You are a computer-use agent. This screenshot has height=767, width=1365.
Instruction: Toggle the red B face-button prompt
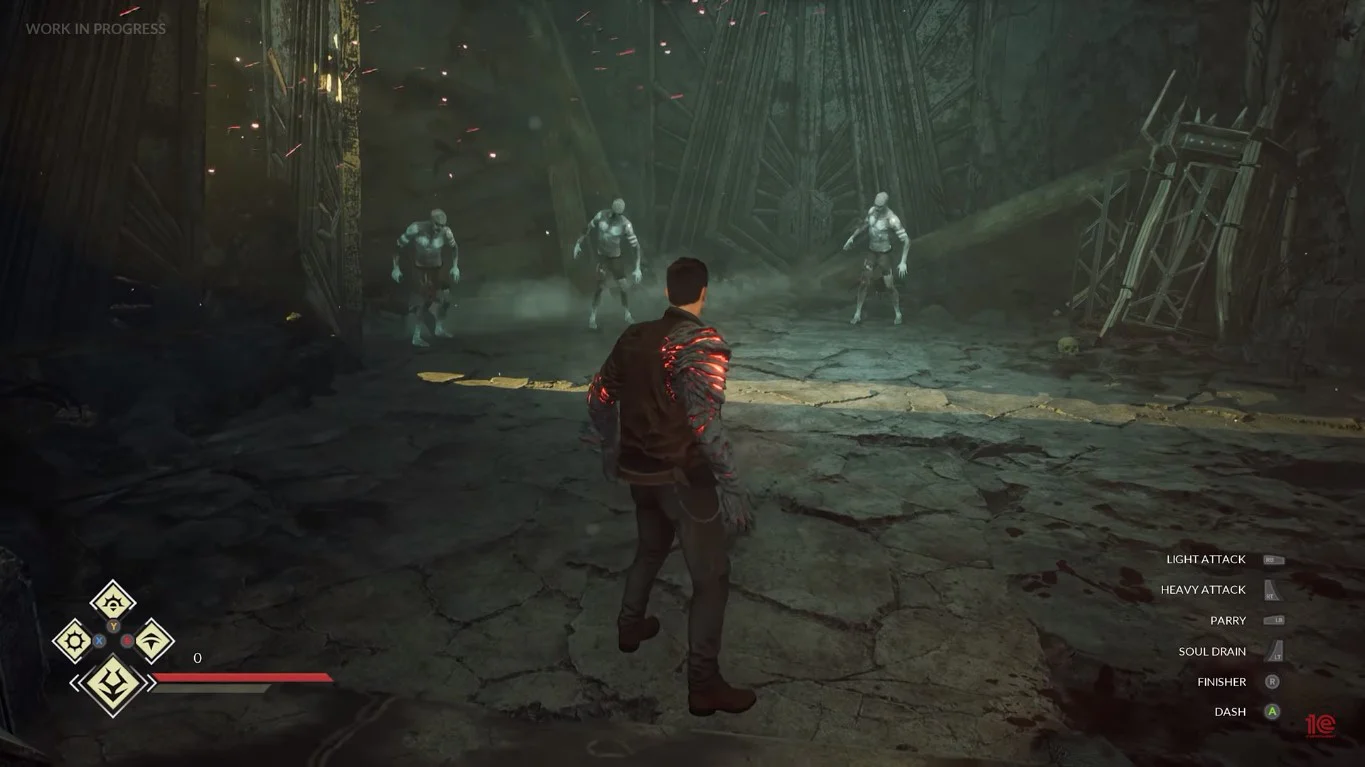coord(127,639)
